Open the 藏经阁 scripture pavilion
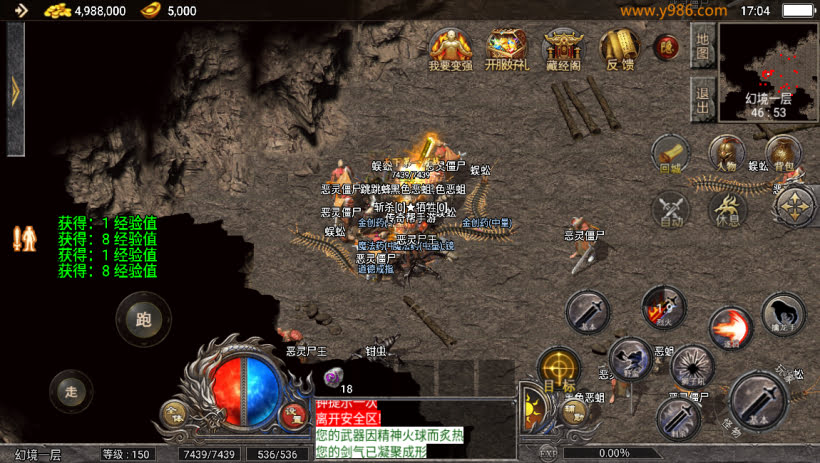 (x=563, y=47)
